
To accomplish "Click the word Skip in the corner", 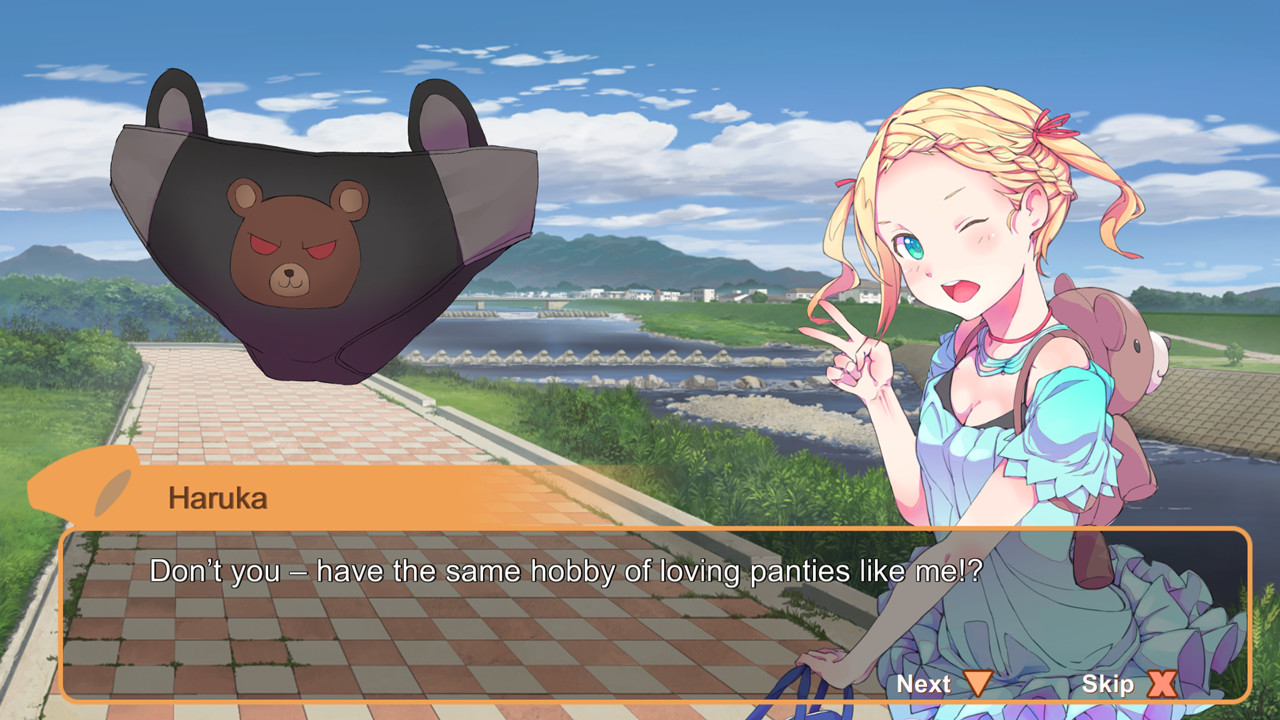I will (1108, 684).
